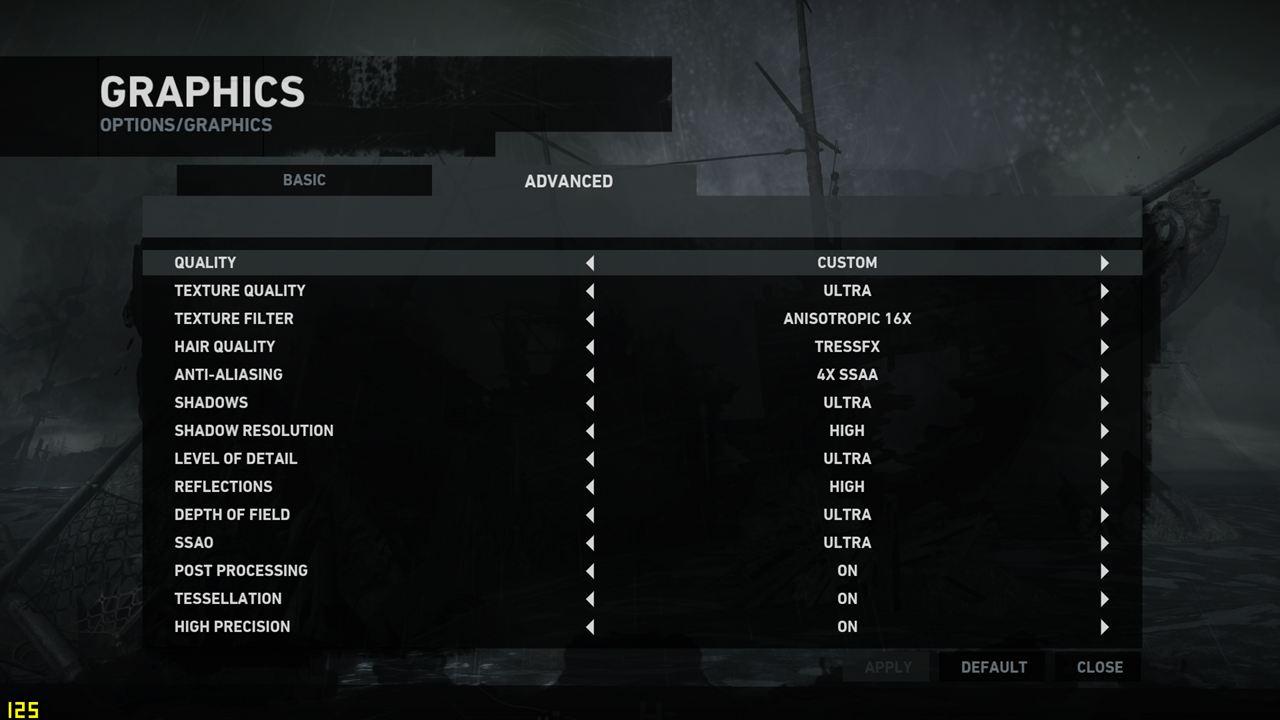Change Hair Quality using left arrow

click(590, 347)
